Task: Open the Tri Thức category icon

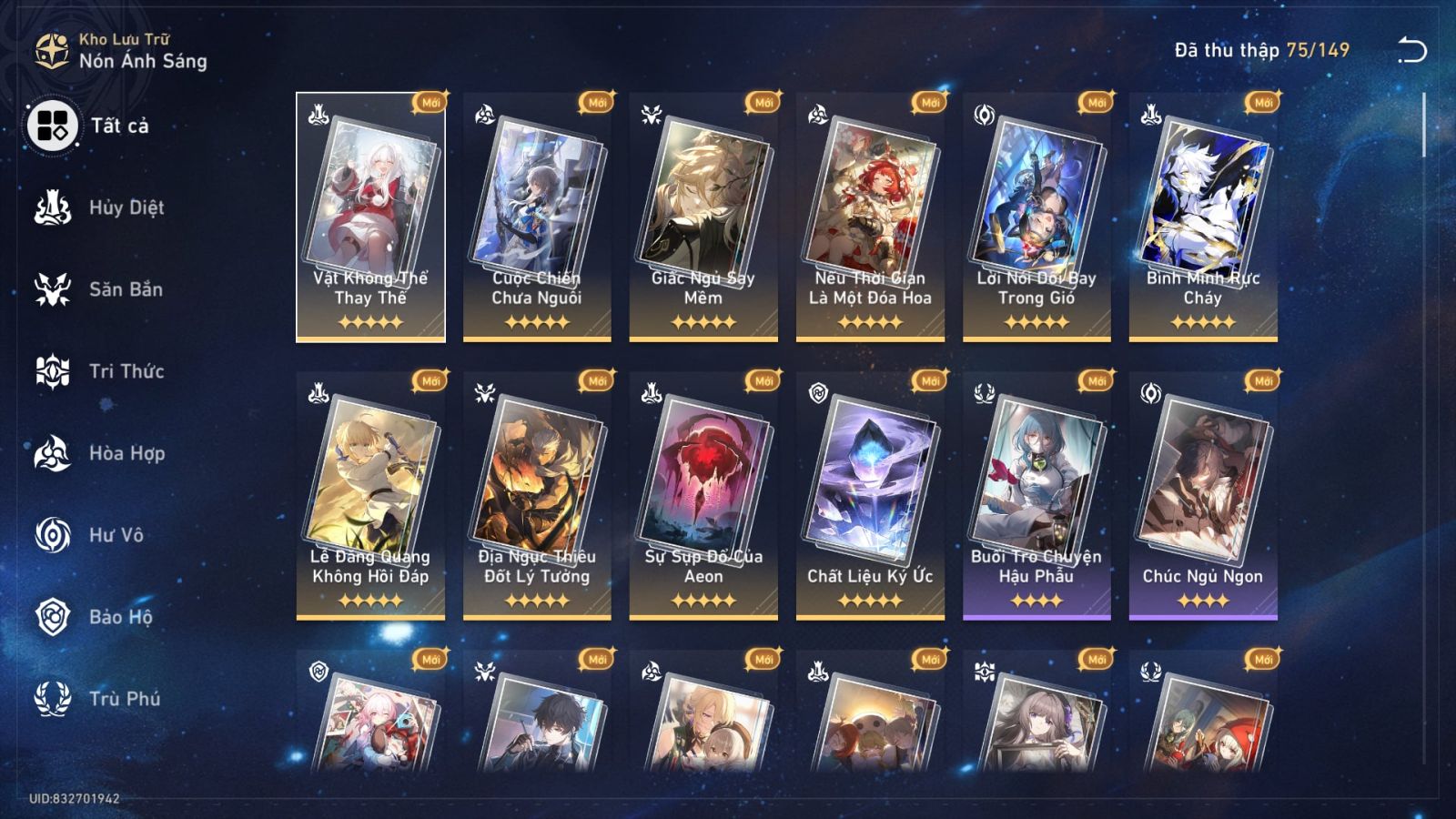Action: click(x=55, y=371)
